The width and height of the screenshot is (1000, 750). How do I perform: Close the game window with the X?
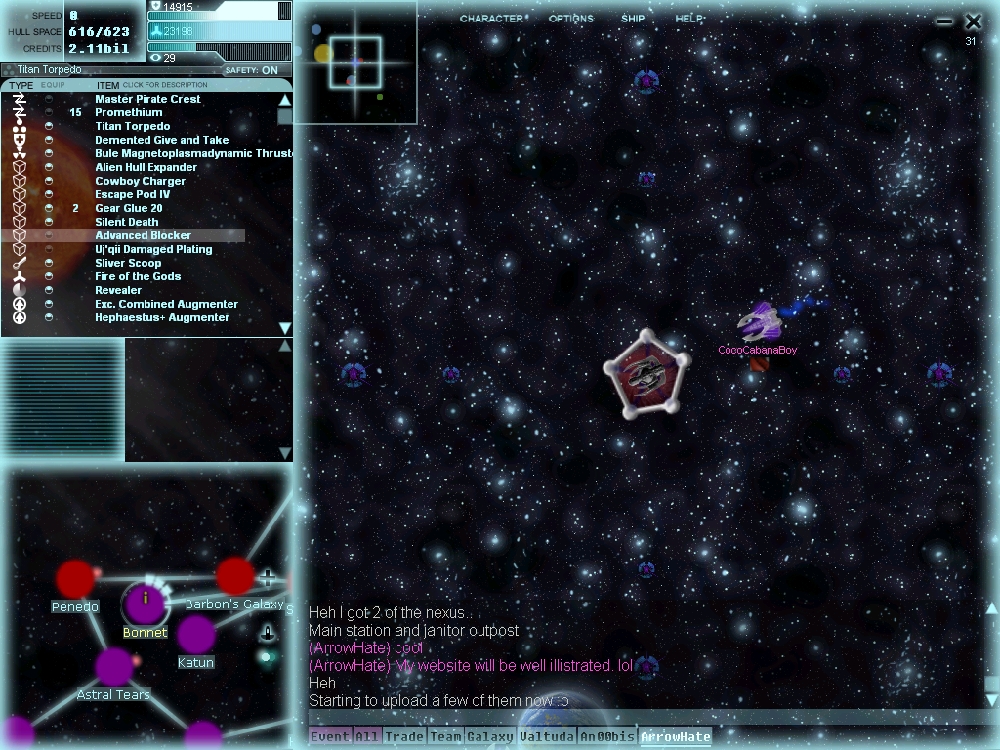click(x=973, y=21)
